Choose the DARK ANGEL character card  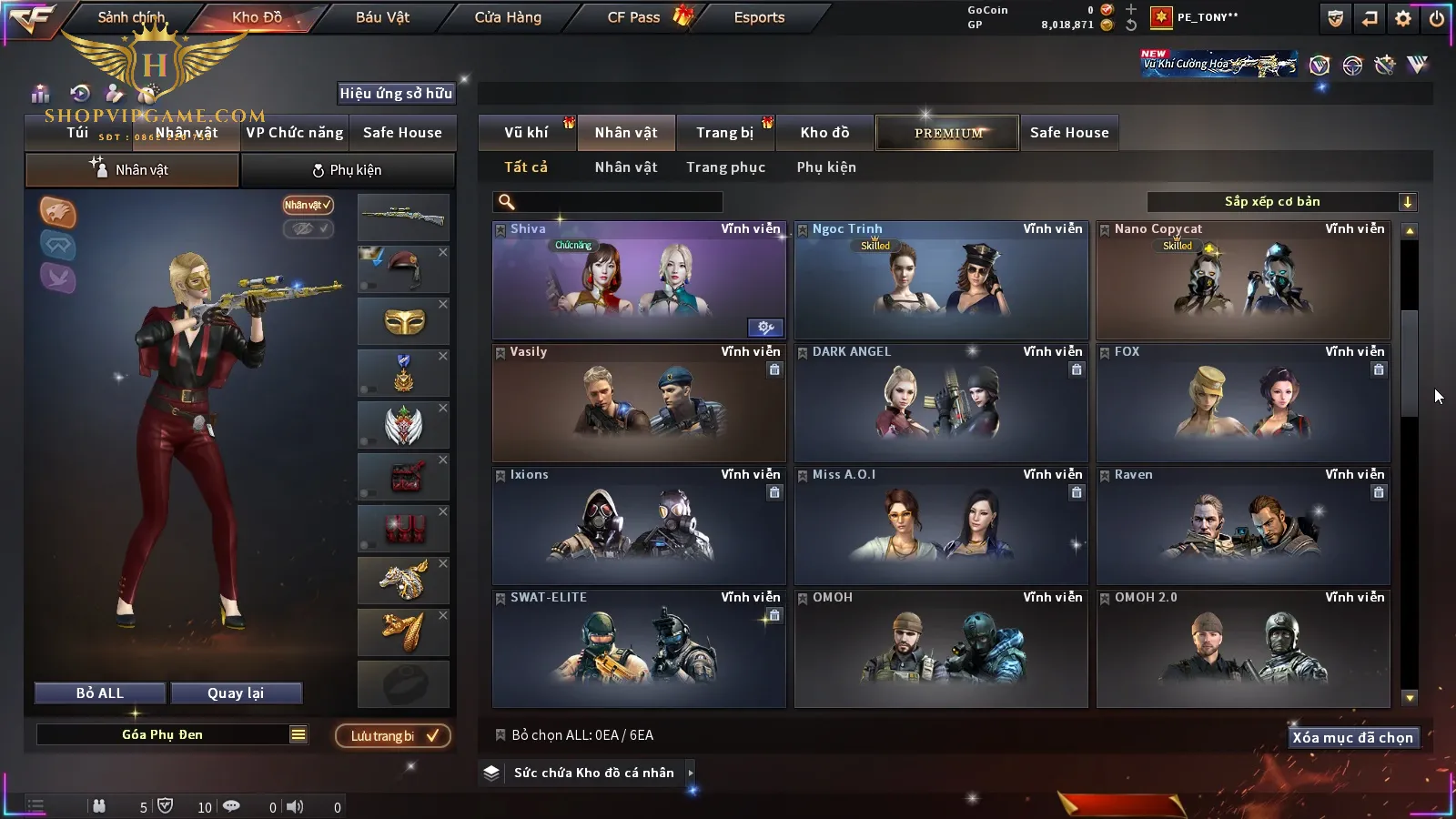tap(941, 403)
